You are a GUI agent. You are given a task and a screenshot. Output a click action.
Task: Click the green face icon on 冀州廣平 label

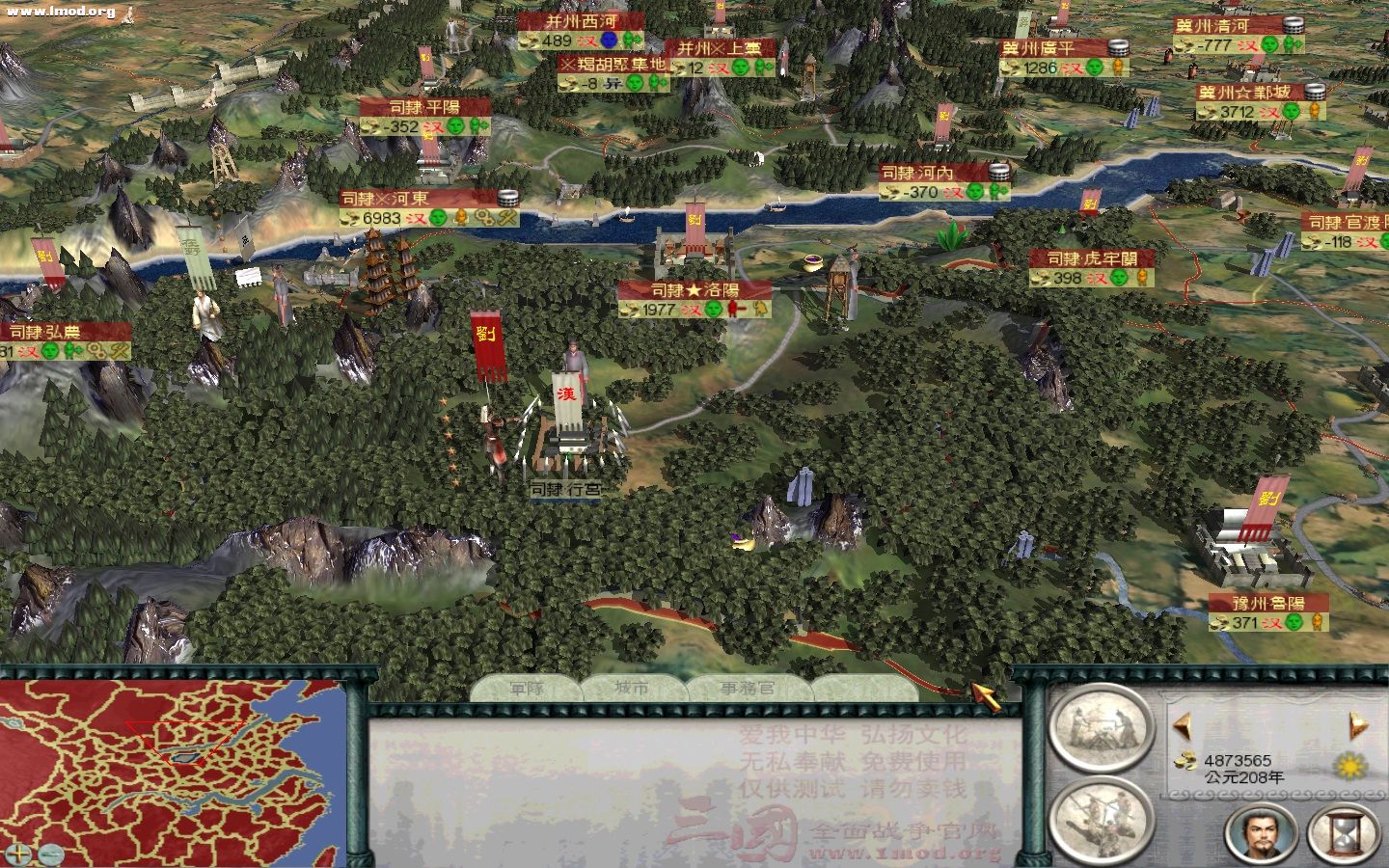1094,68
